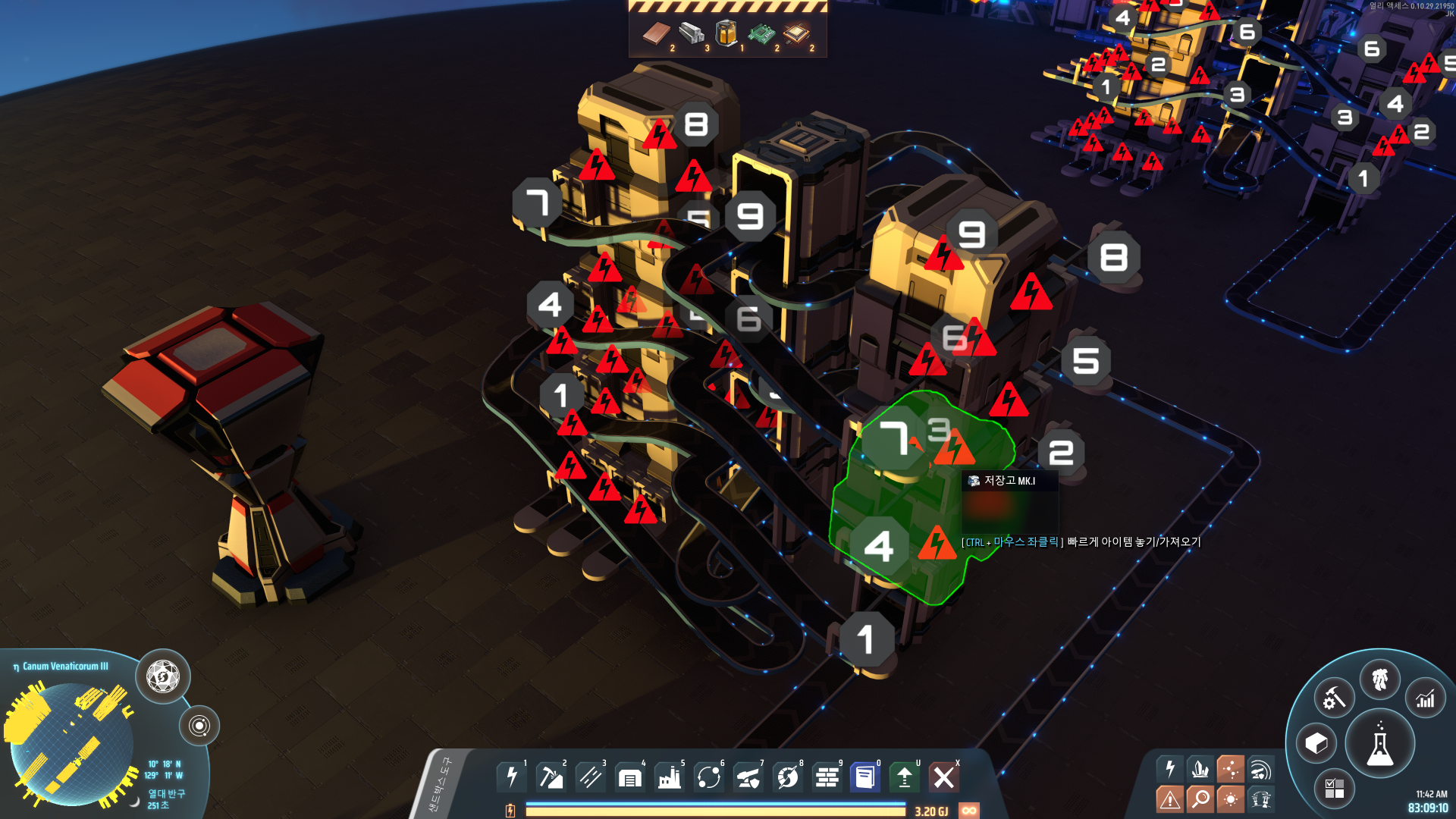Screen dimensions: 1456x819
Task: Open the mecha panel
Action: (1380, 679)
